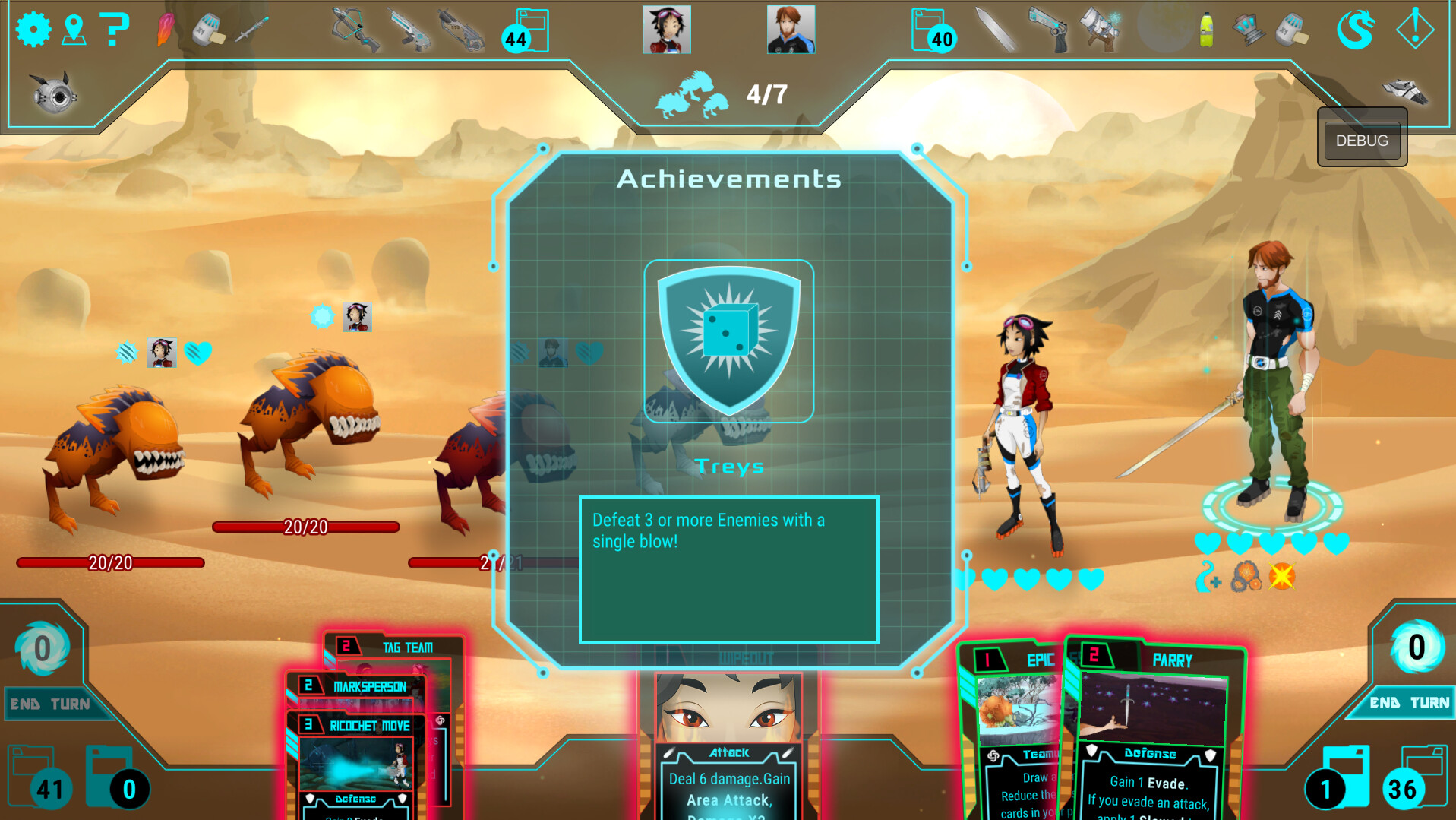The width and height of the screenshot is (1456, 820).
Task: Open the diamond alert icon
Action: point(1414,30)
